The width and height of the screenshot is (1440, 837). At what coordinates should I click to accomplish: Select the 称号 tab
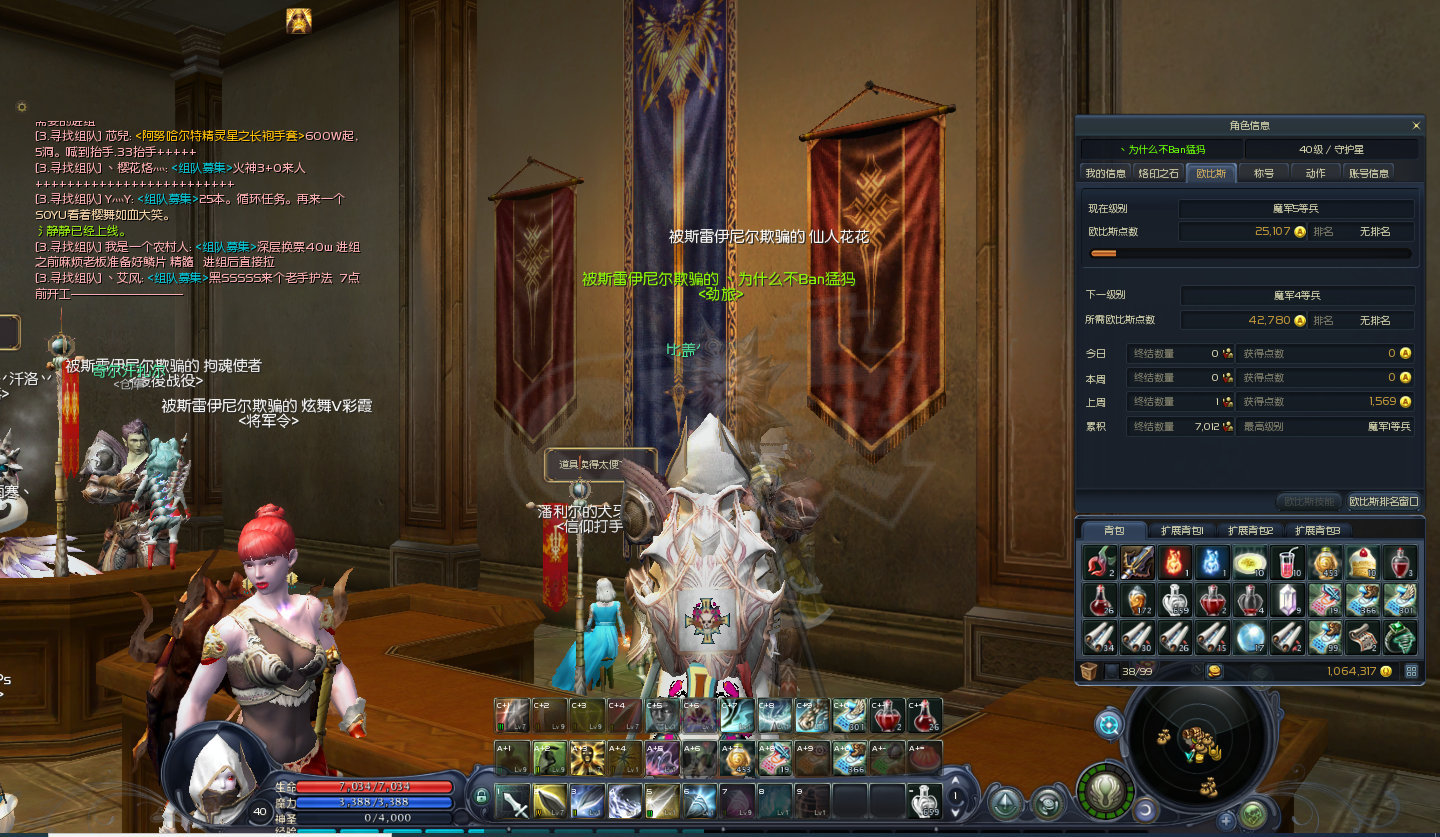pos(1264,173)
